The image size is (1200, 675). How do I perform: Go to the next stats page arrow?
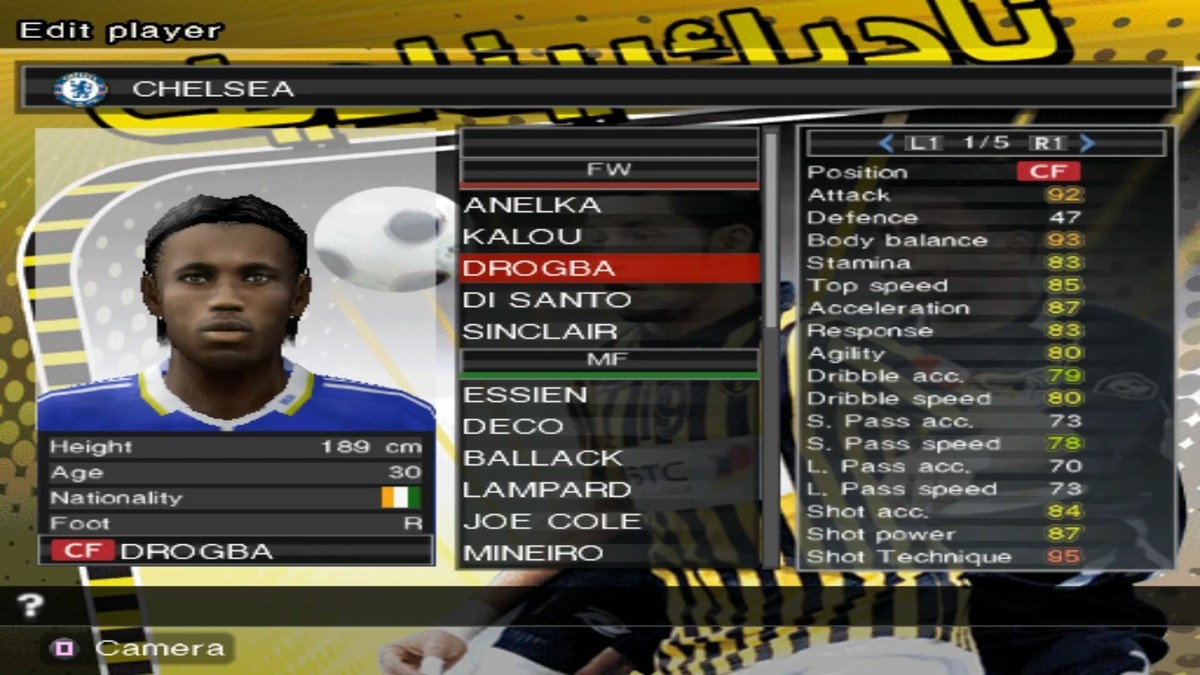pyautogui.click(x=1088, y=143)
